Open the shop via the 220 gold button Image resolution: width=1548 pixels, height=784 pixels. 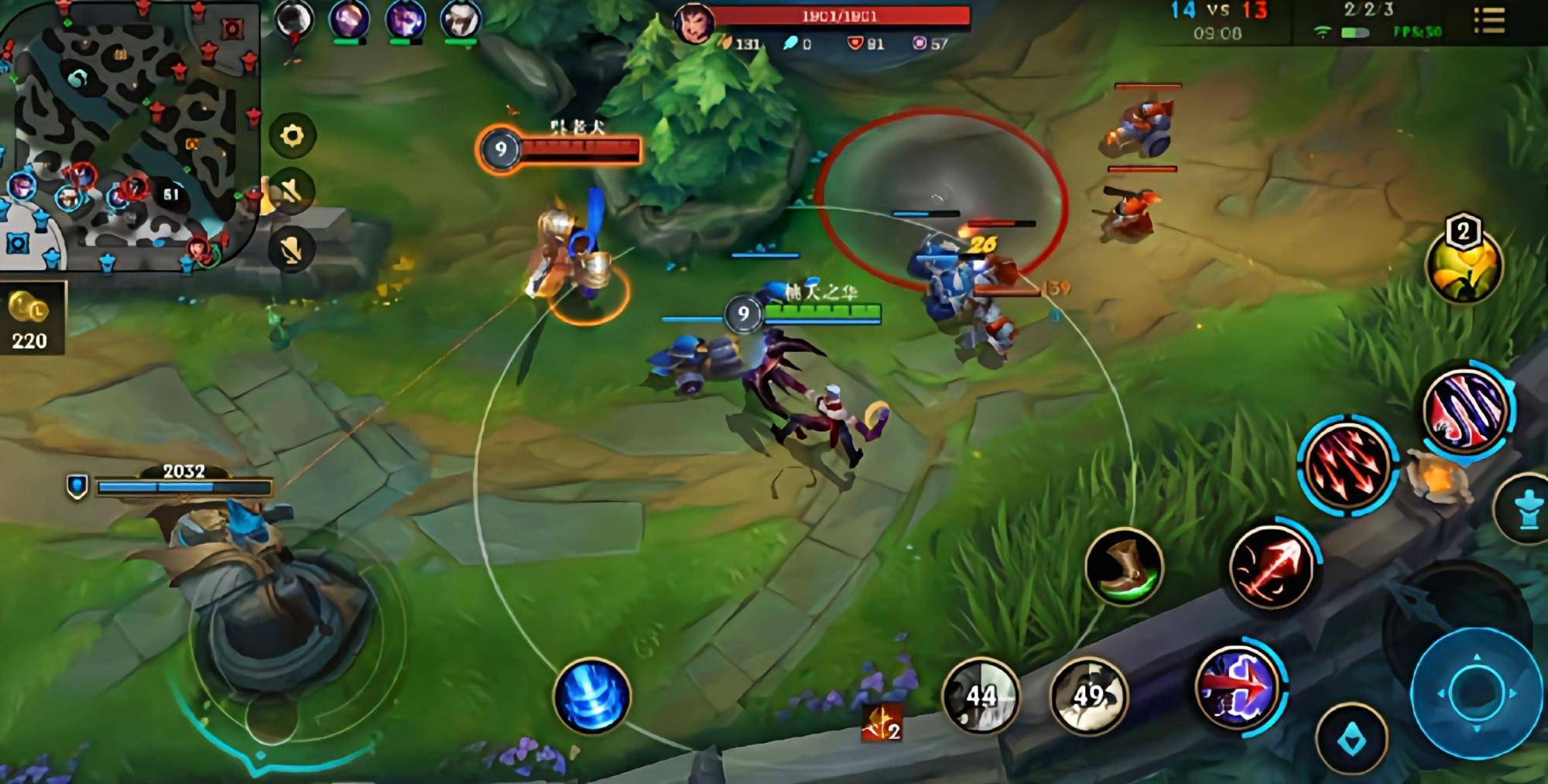pos(31,319)
